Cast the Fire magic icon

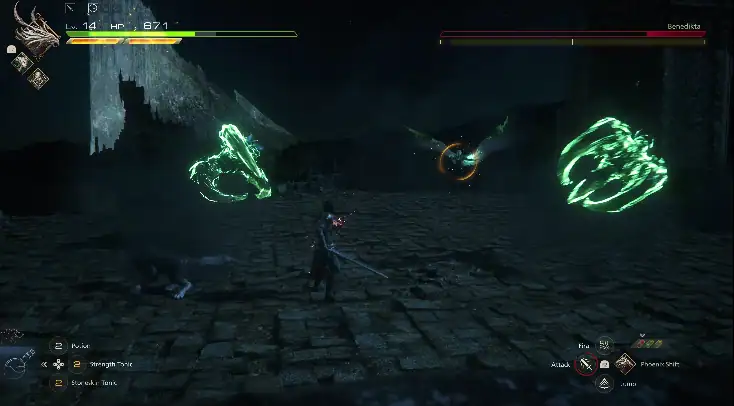pos(604,345)
